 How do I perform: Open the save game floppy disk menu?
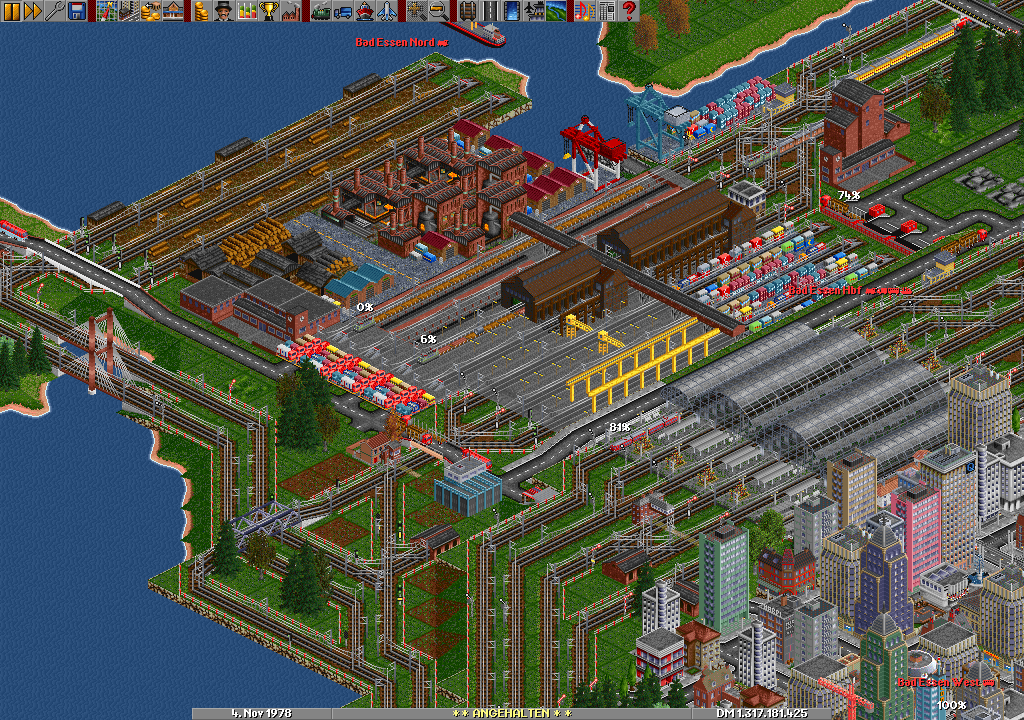pyautogui.click(x=77, y=11)
